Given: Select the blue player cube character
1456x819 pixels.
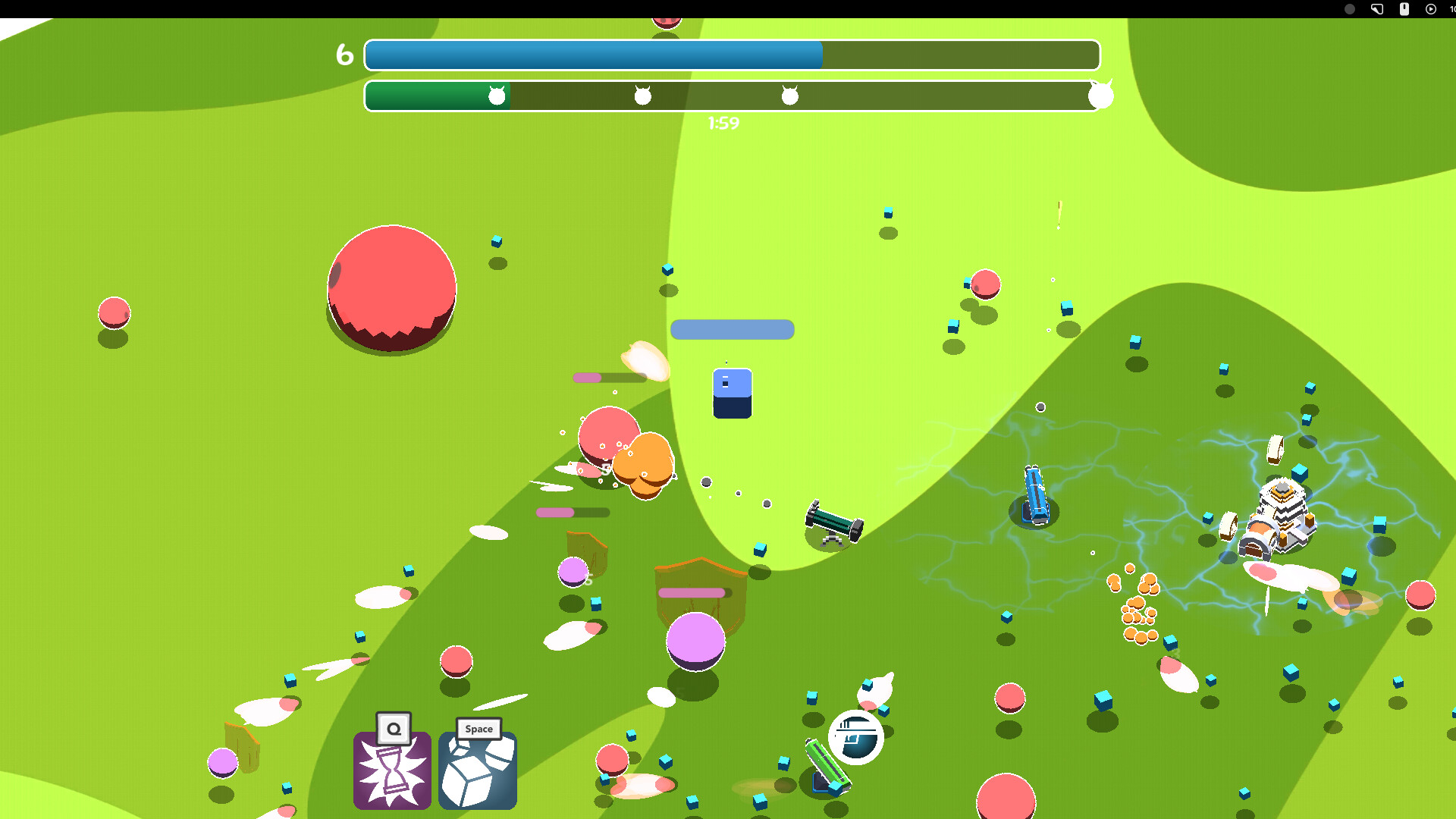Looking at the screenshot, I should 731,392.
